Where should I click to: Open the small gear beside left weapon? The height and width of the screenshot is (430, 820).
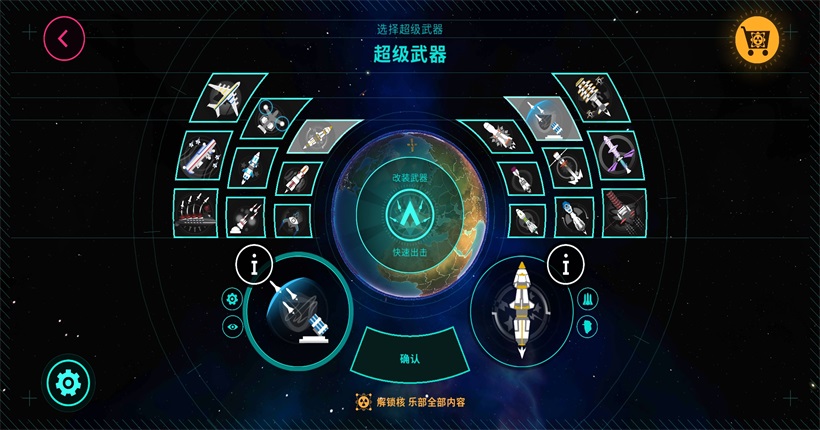click(233, 299)
